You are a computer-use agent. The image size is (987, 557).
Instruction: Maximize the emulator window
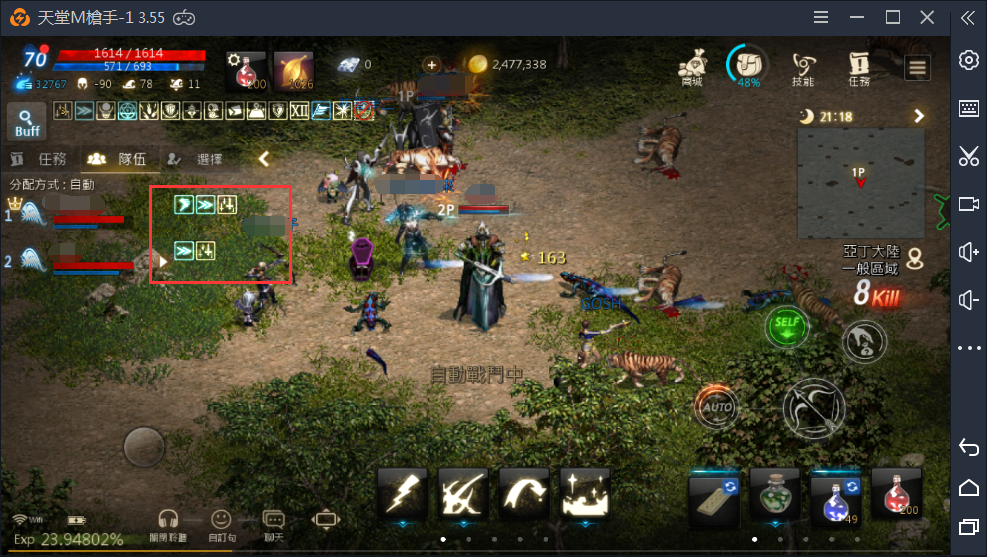coord(893,17)
